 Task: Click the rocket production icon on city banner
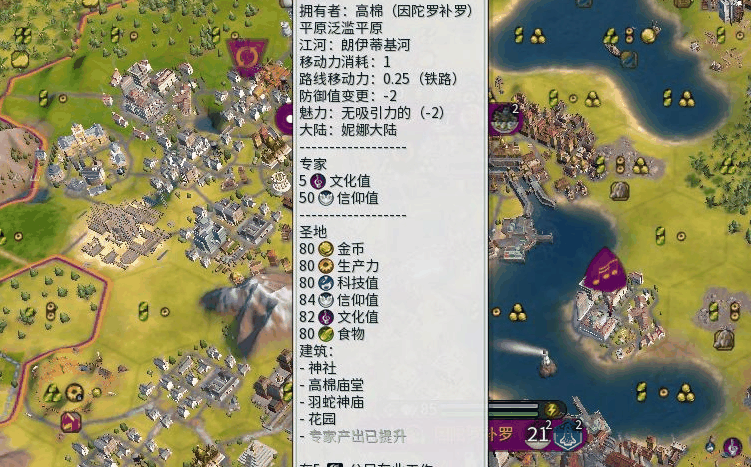pyautogui.click(x=569, y=434)
